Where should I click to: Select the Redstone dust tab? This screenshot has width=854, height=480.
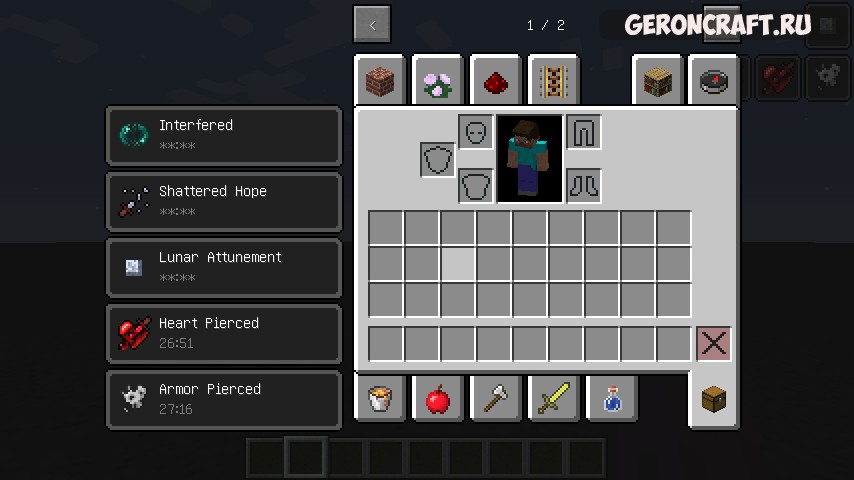tap(495, 82)
